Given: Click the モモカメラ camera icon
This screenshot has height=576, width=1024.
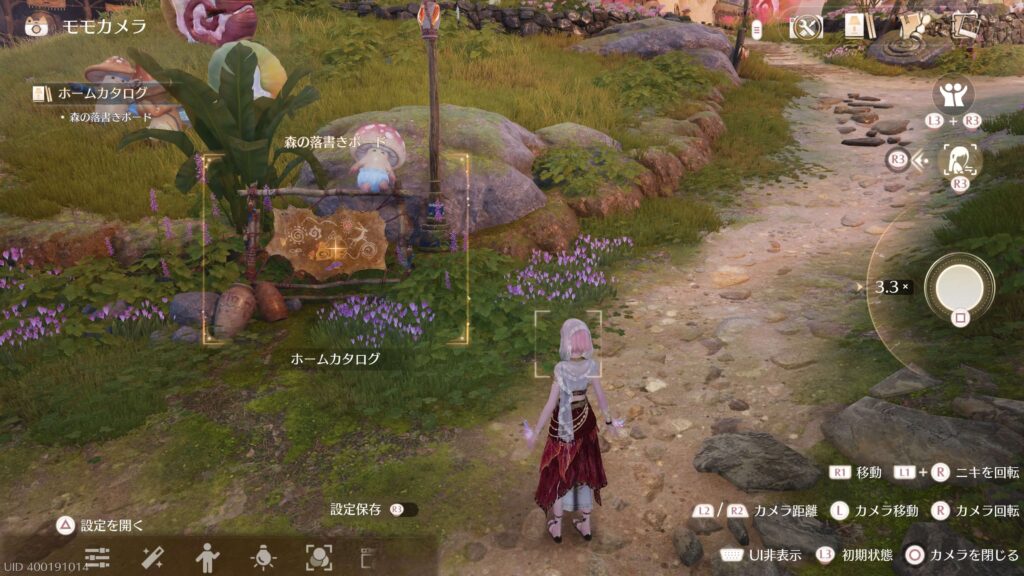Looking at the screenshot, I should (x=38, y=26).
